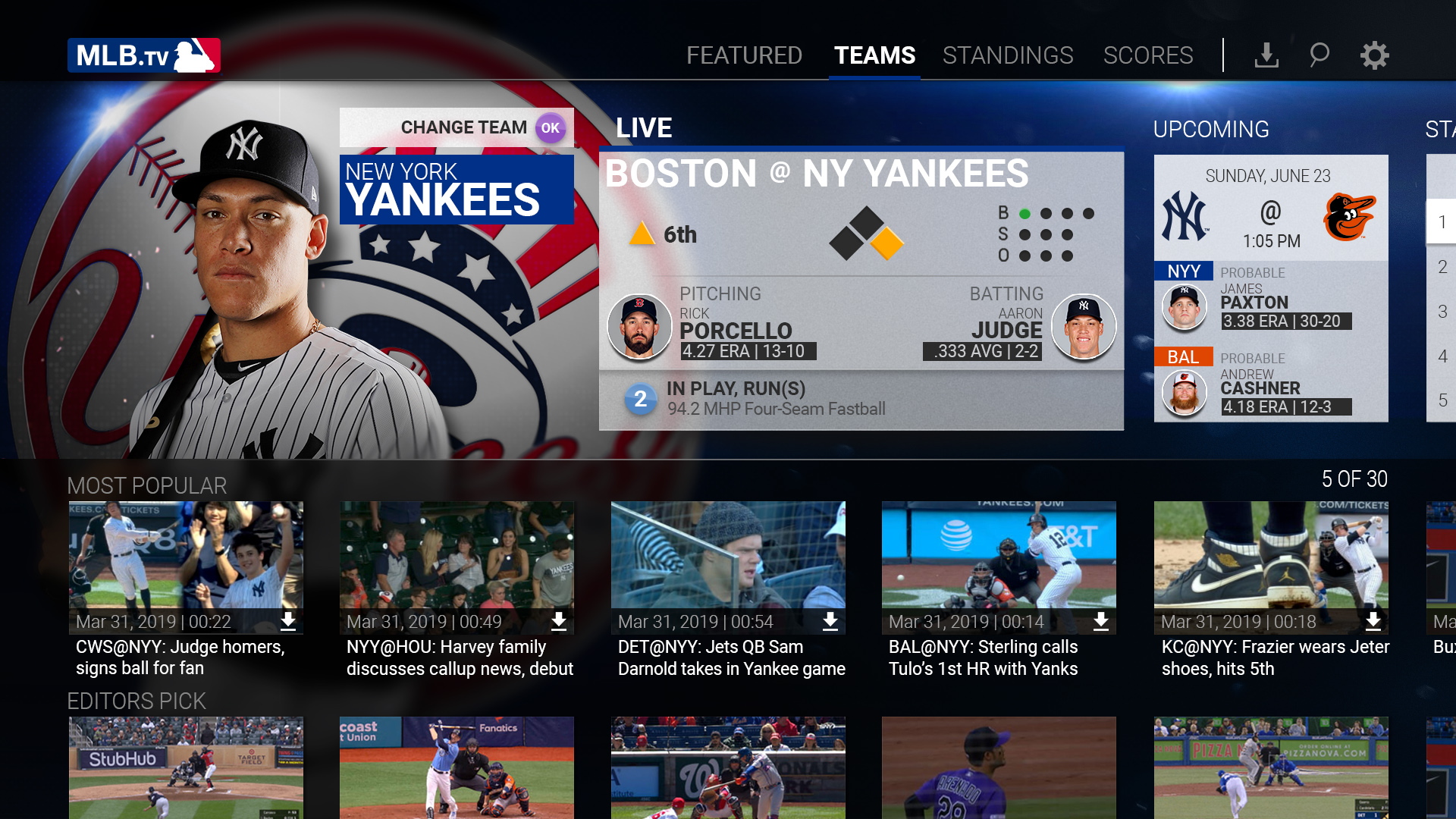Open the StubHub Editors Pick video
The width and height of the screenshot is (1456, 819).
186,767
